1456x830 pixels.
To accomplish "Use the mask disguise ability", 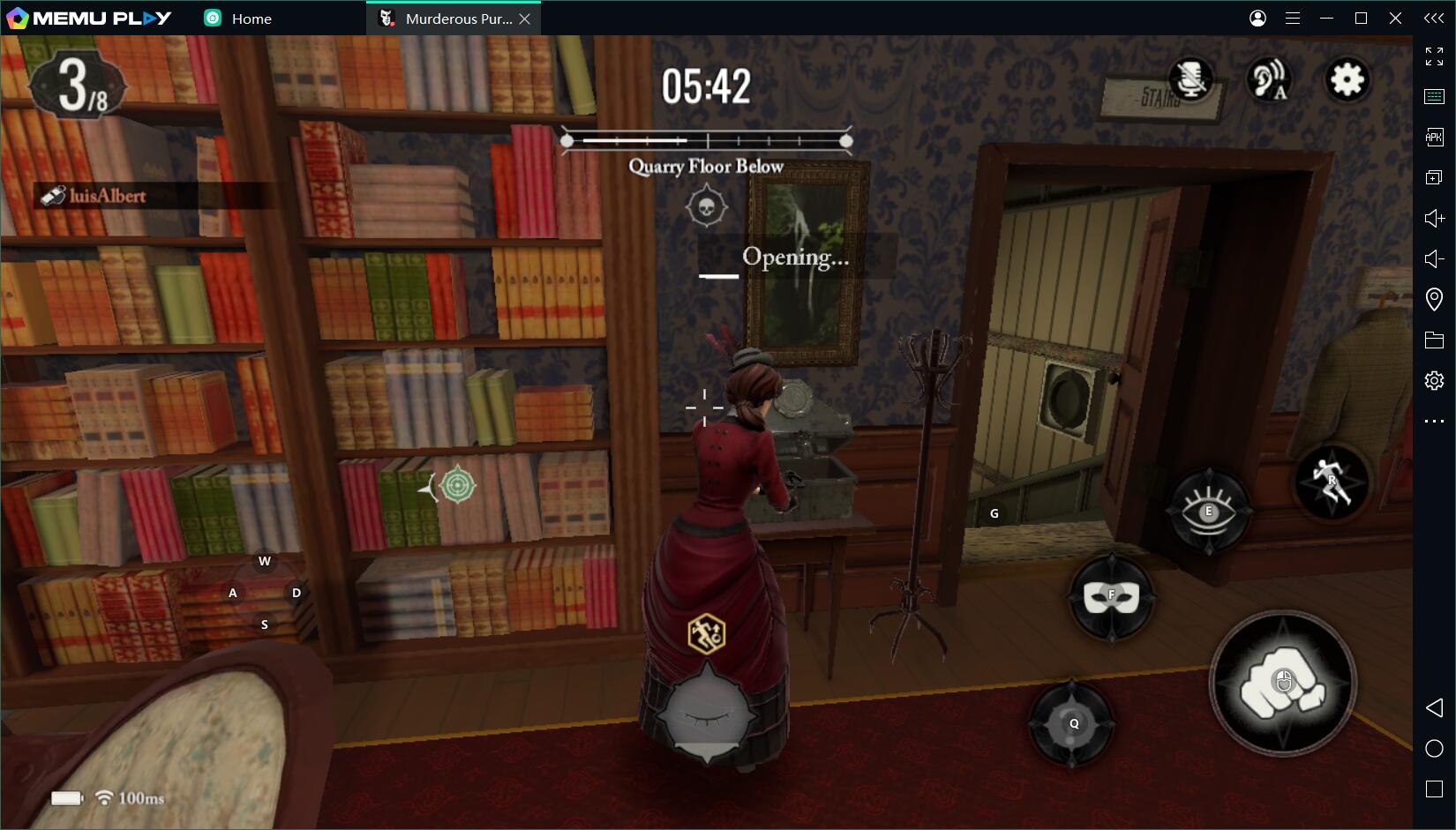I will pyautogui.click(x=1111, y=596).
